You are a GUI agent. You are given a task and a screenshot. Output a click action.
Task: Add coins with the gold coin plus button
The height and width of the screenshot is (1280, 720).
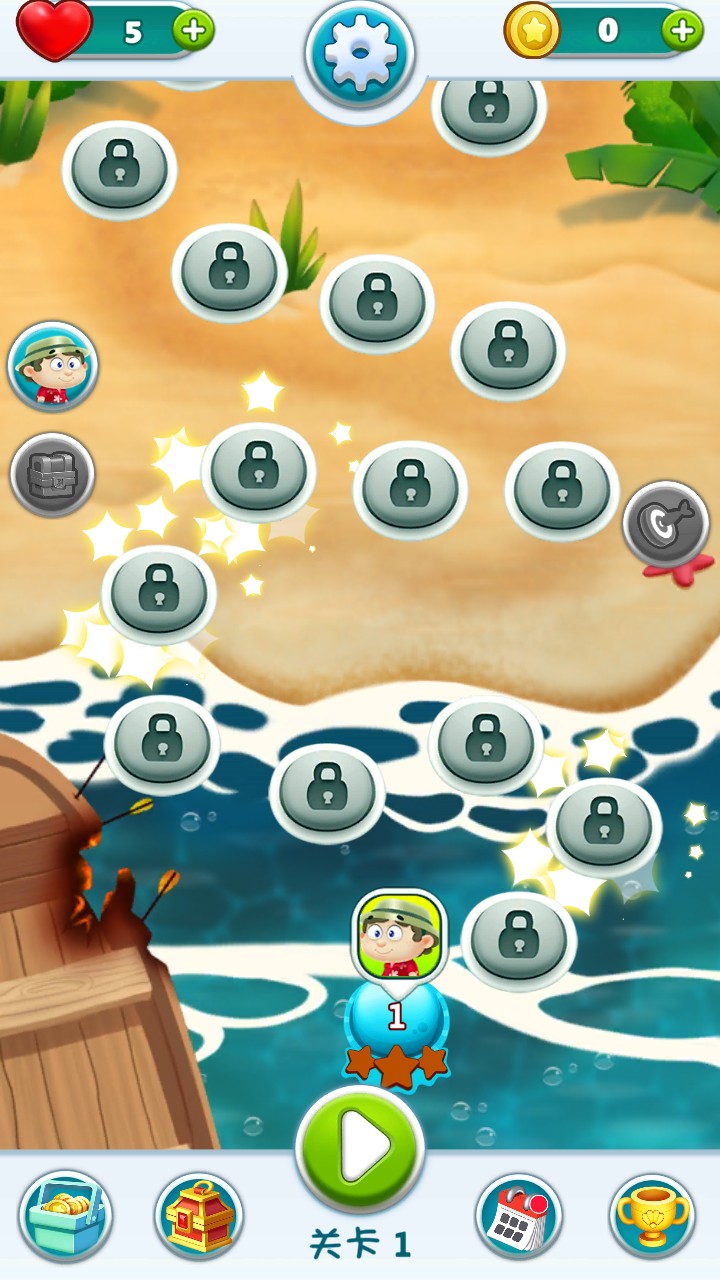coord(682,30)
